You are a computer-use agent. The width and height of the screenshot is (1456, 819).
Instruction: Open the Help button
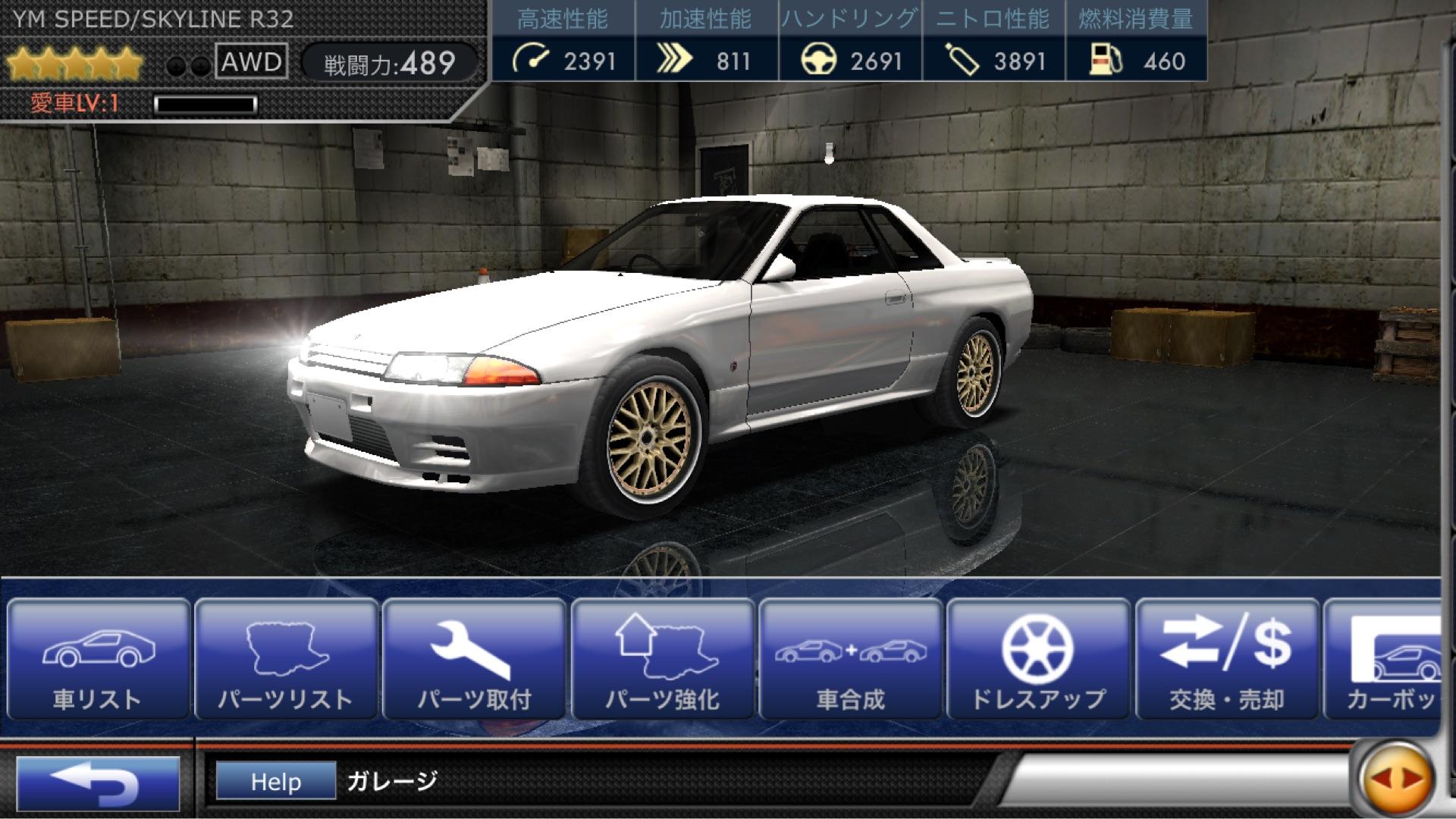(x=276, y=781)
